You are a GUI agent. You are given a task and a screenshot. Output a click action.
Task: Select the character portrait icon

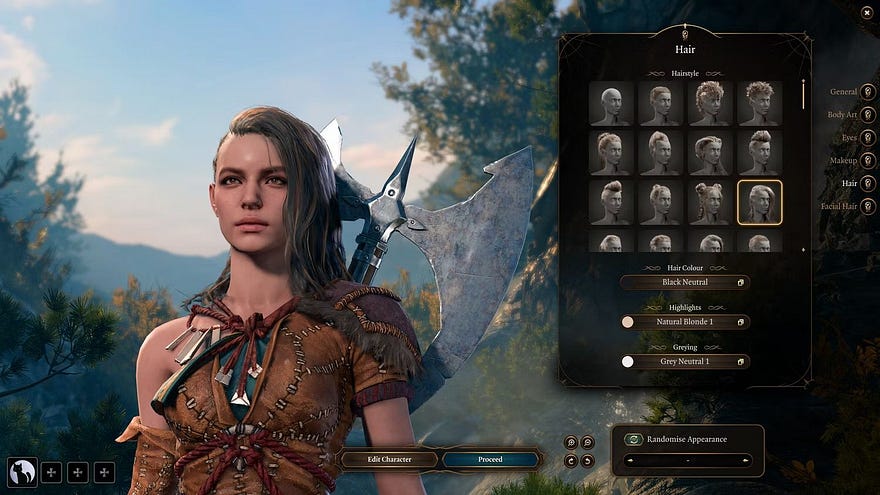(x=22, y=472)
